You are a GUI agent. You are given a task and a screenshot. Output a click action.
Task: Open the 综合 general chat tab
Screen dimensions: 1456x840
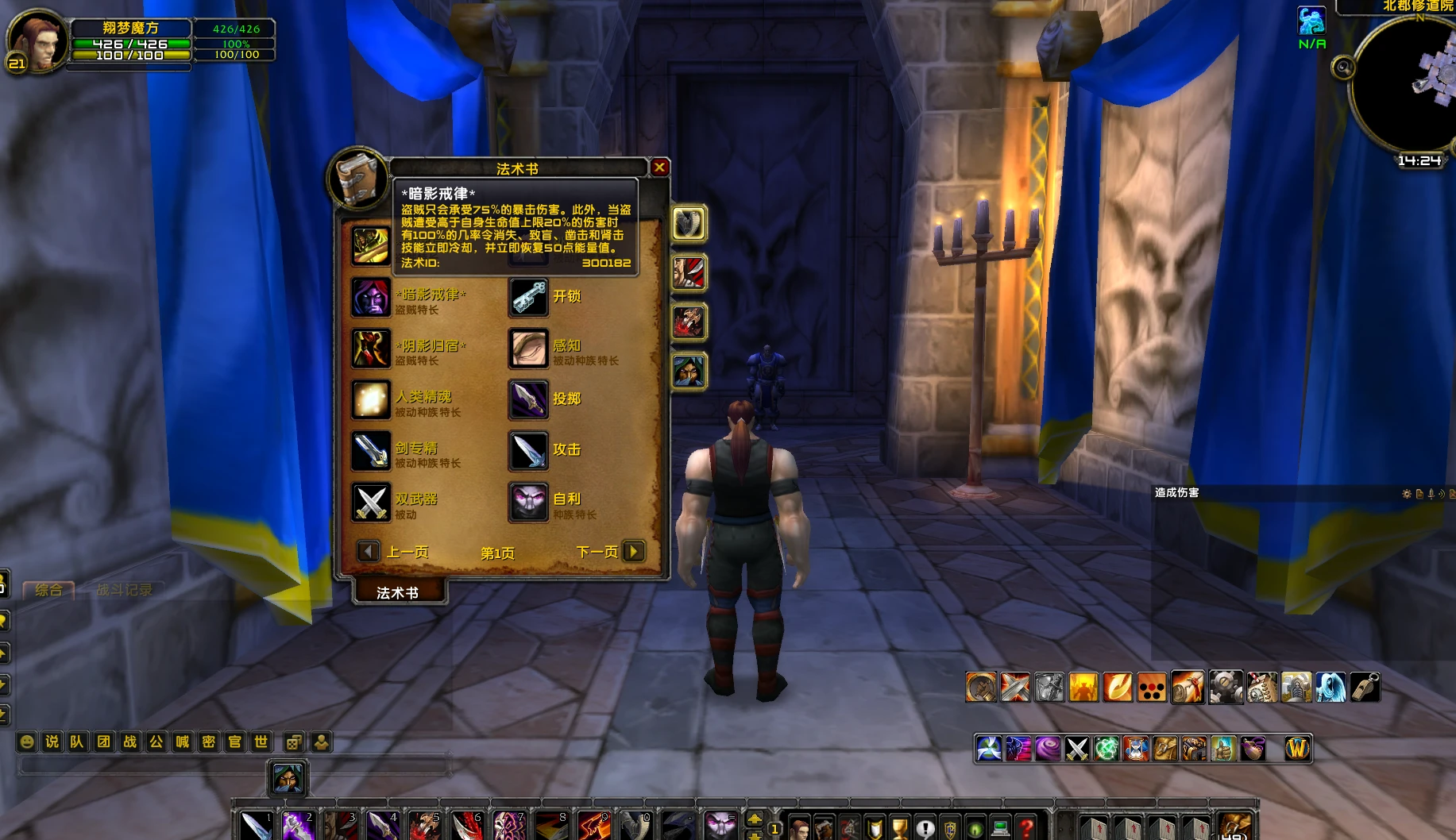[x=48, y=590]
